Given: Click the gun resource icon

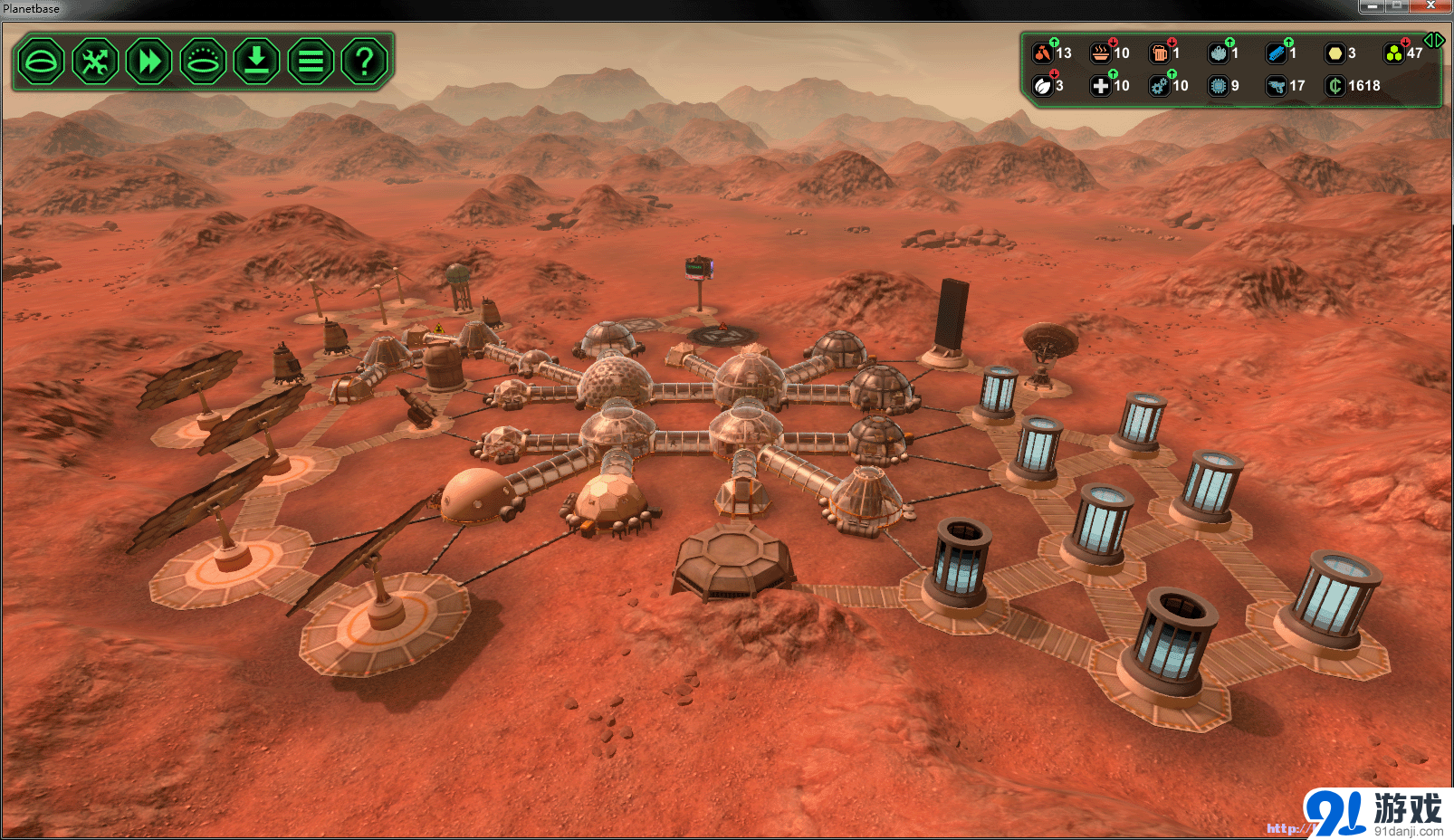Looking at the screenshot, I should pos(1277,86).
